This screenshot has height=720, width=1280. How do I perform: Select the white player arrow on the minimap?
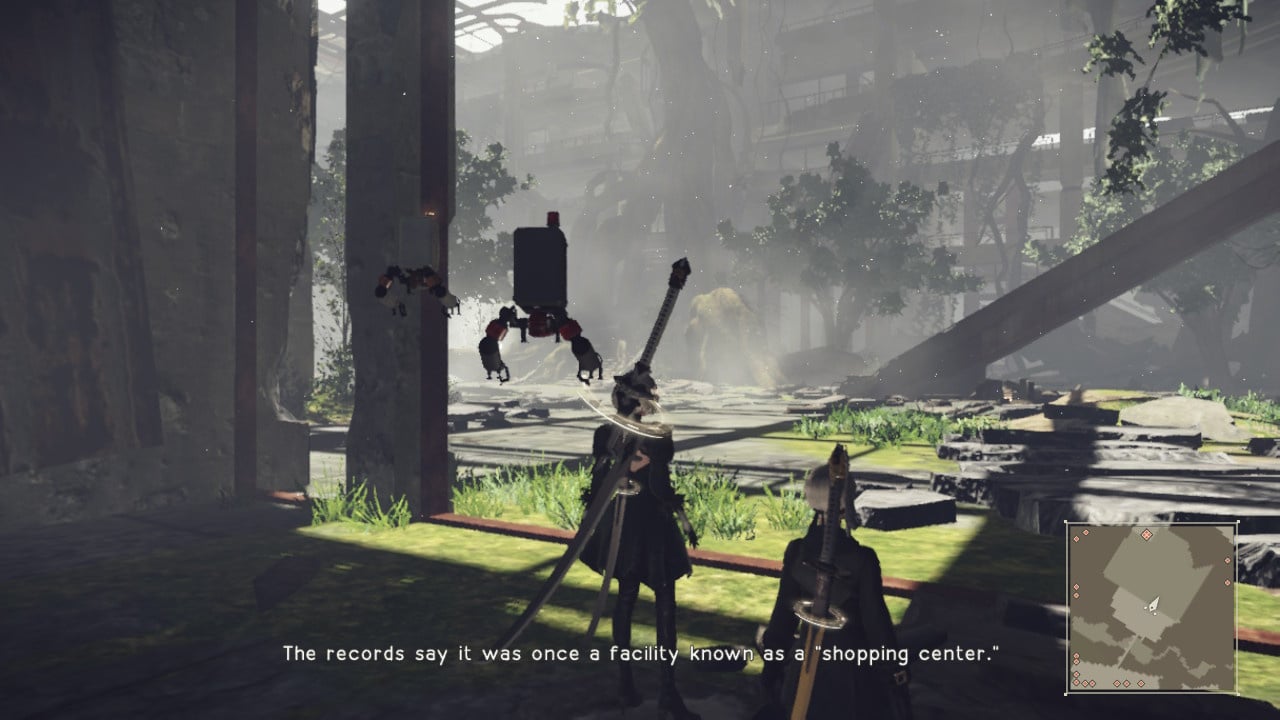pyautogui.click(x=1154, y=604)
